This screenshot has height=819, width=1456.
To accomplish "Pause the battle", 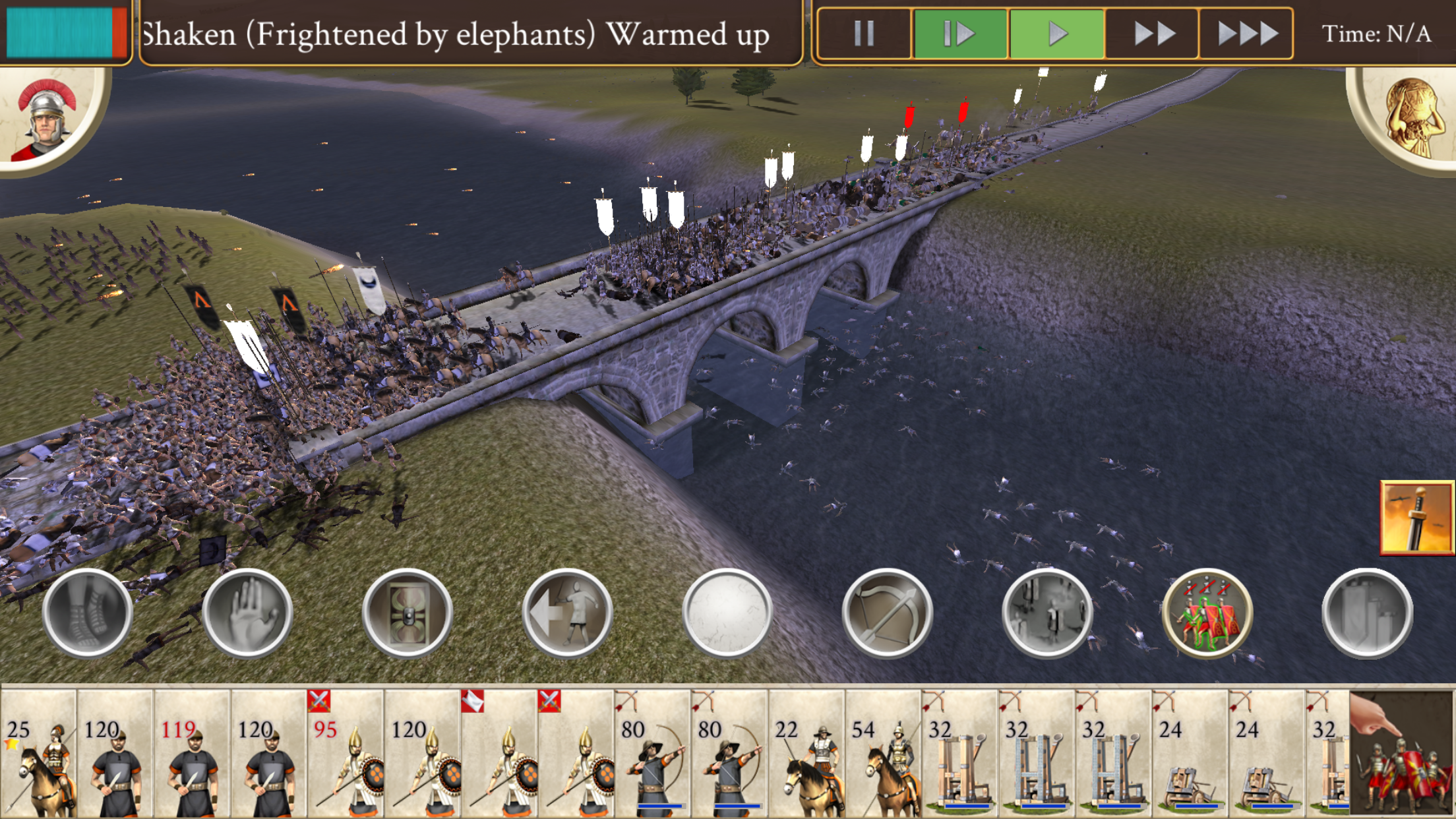I will click(x=864, y=33).
